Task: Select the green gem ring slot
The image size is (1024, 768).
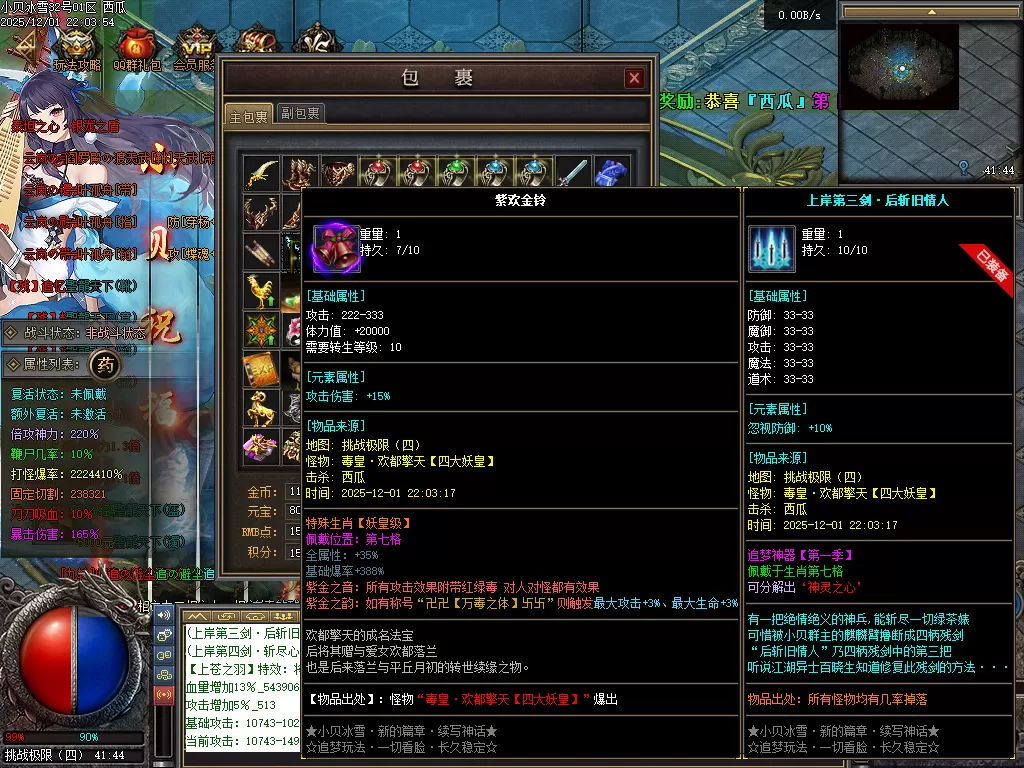Action: pos(456,174)
